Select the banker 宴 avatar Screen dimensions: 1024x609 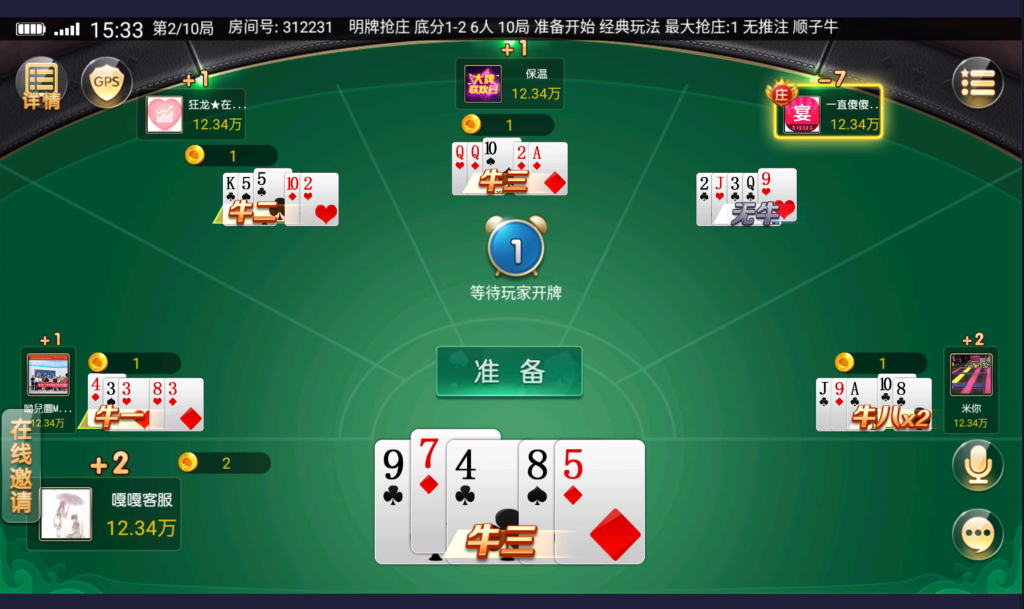point(802,113)
